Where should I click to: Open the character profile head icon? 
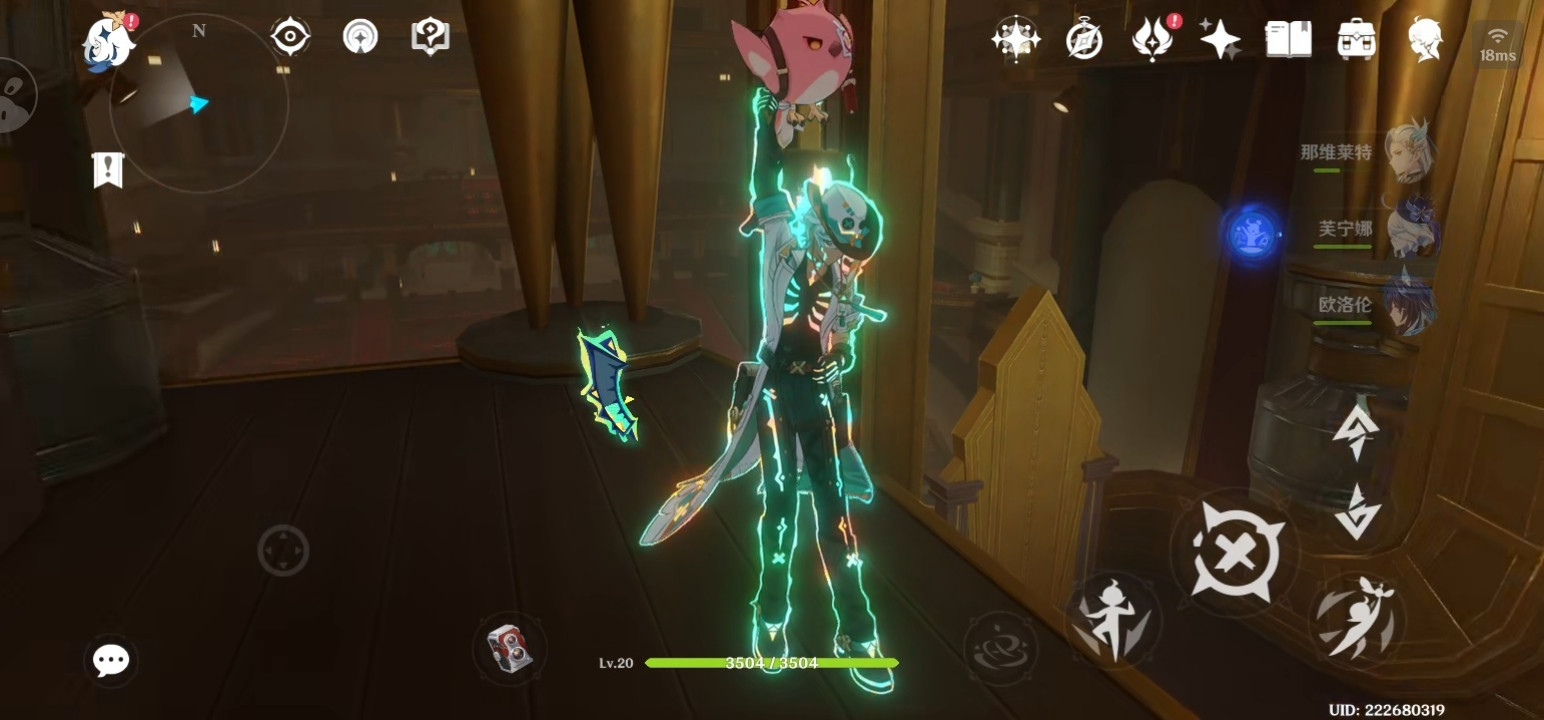tap(1425, 40)
